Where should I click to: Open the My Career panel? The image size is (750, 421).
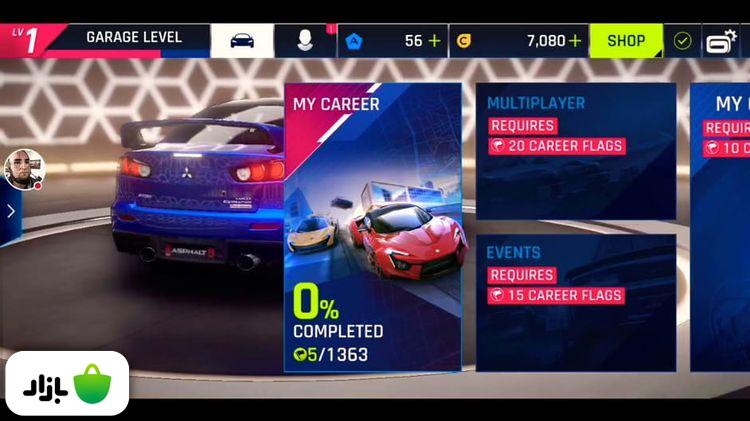point(373,228)
